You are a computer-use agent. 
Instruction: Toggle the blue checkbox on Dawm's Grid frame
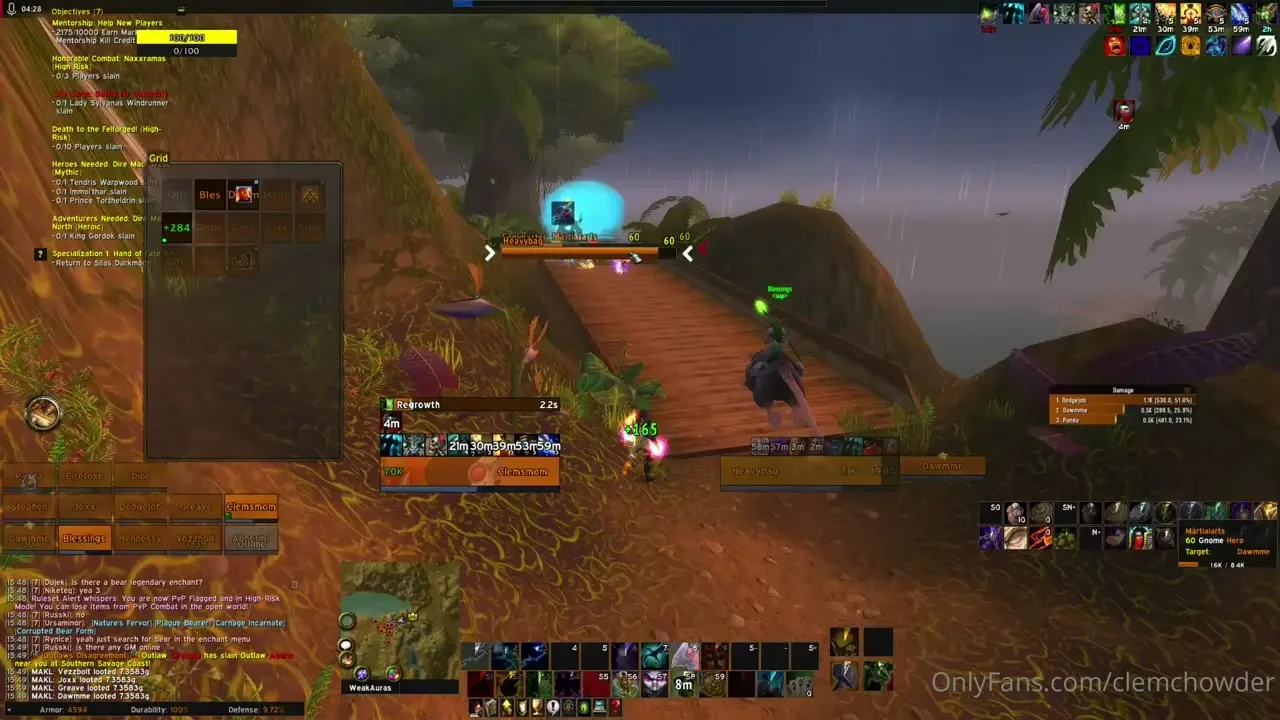tap(256, 182)
